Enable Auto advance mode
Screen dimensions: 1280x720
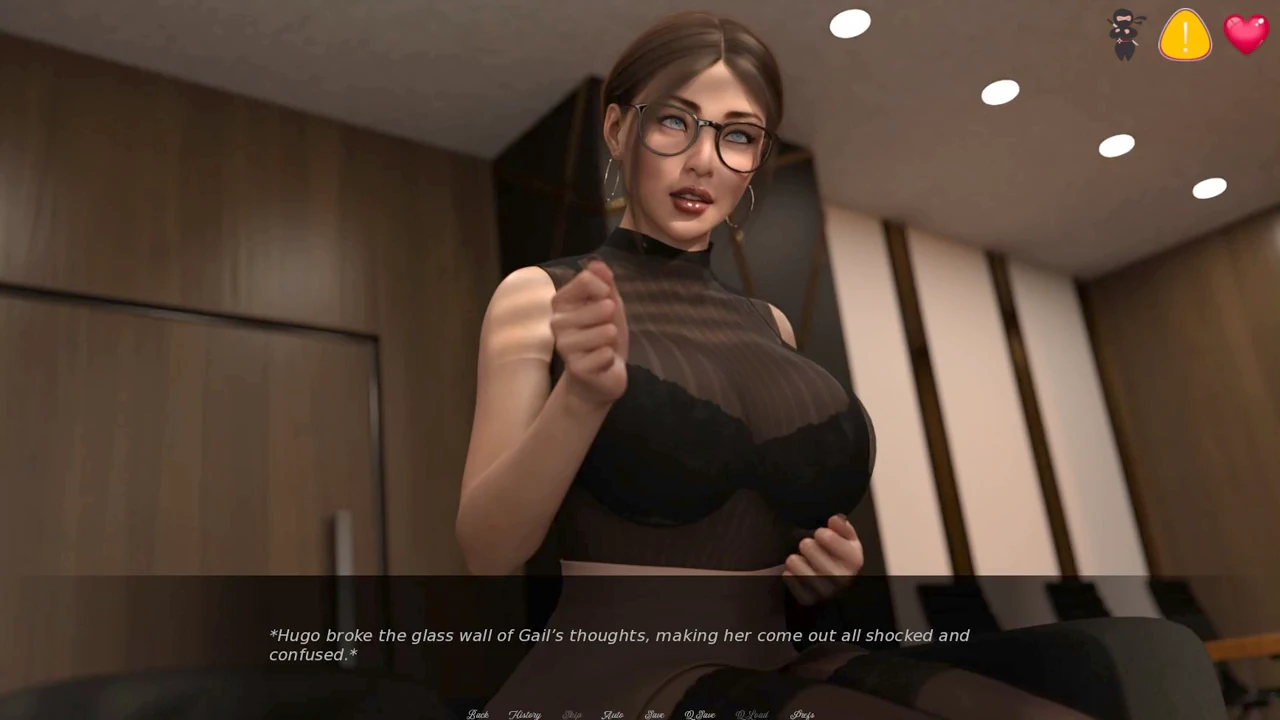(613, 714)
